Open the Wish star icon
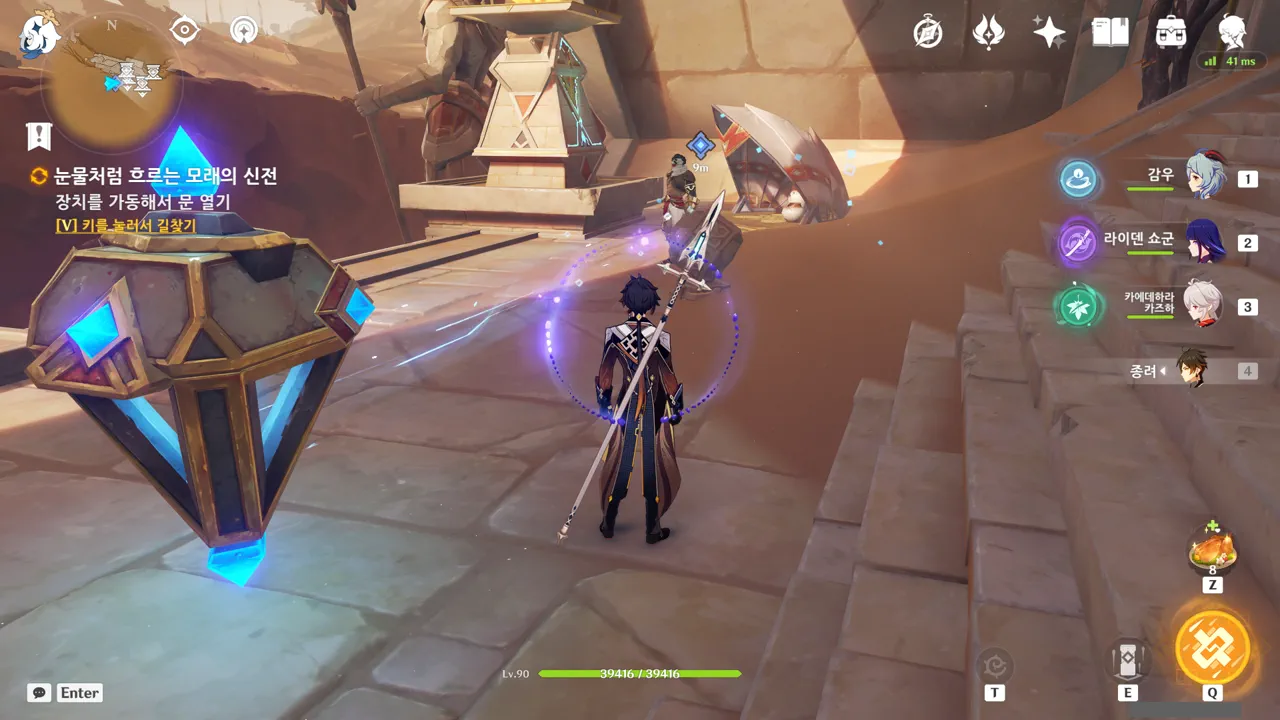 coord(1049,32)
